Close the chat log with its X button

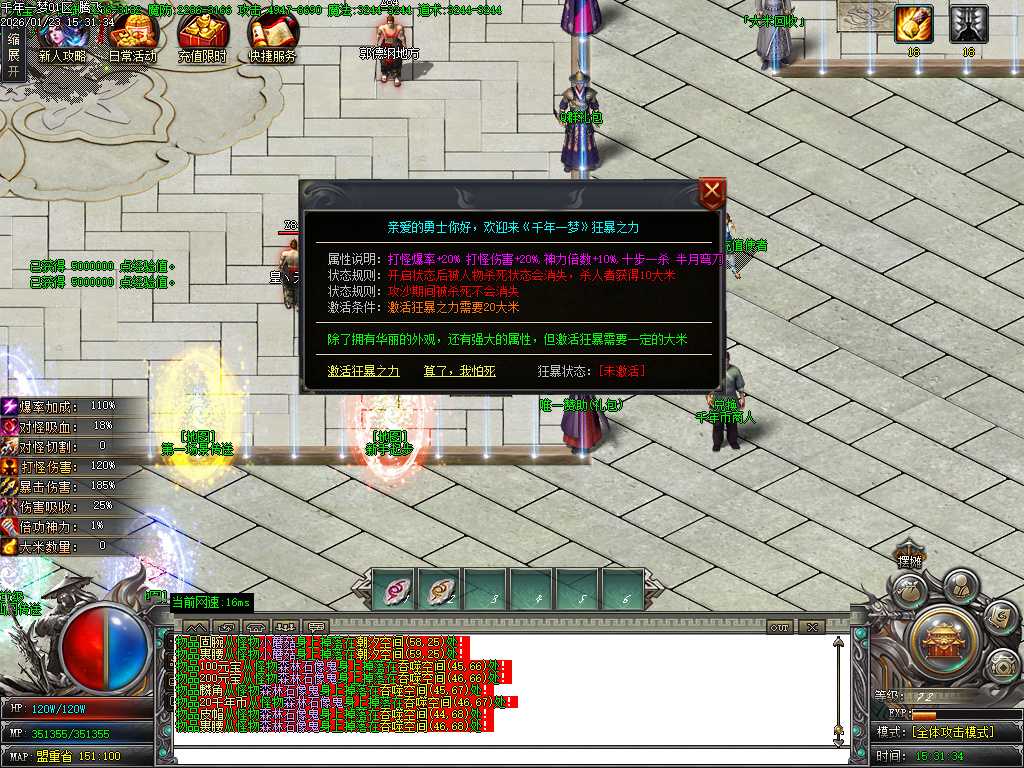811,627
